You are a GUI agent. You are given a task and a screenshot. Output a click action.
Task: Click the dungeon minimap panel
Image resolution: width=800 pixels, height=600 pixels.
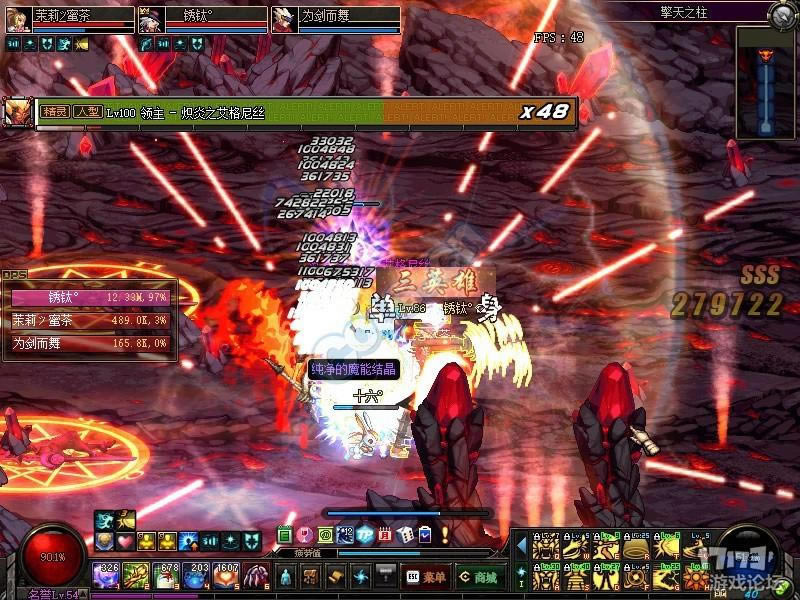point(766,82)
